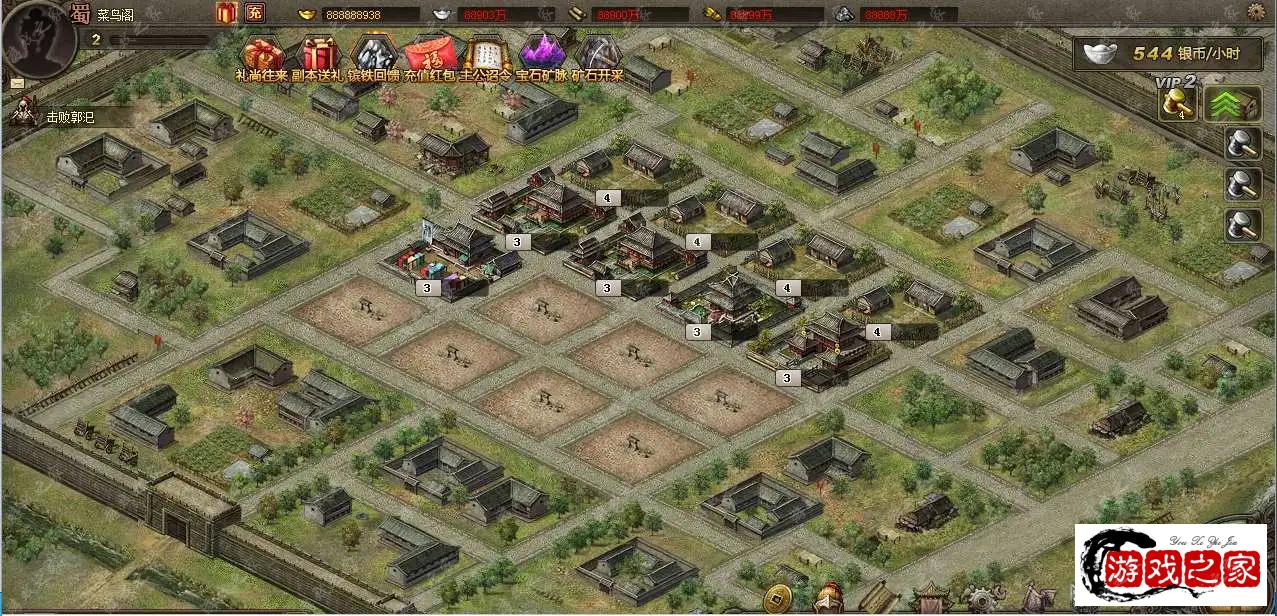Click the 充 recharge button
This screenshot has width=1277, height=616.
(254, 13)
